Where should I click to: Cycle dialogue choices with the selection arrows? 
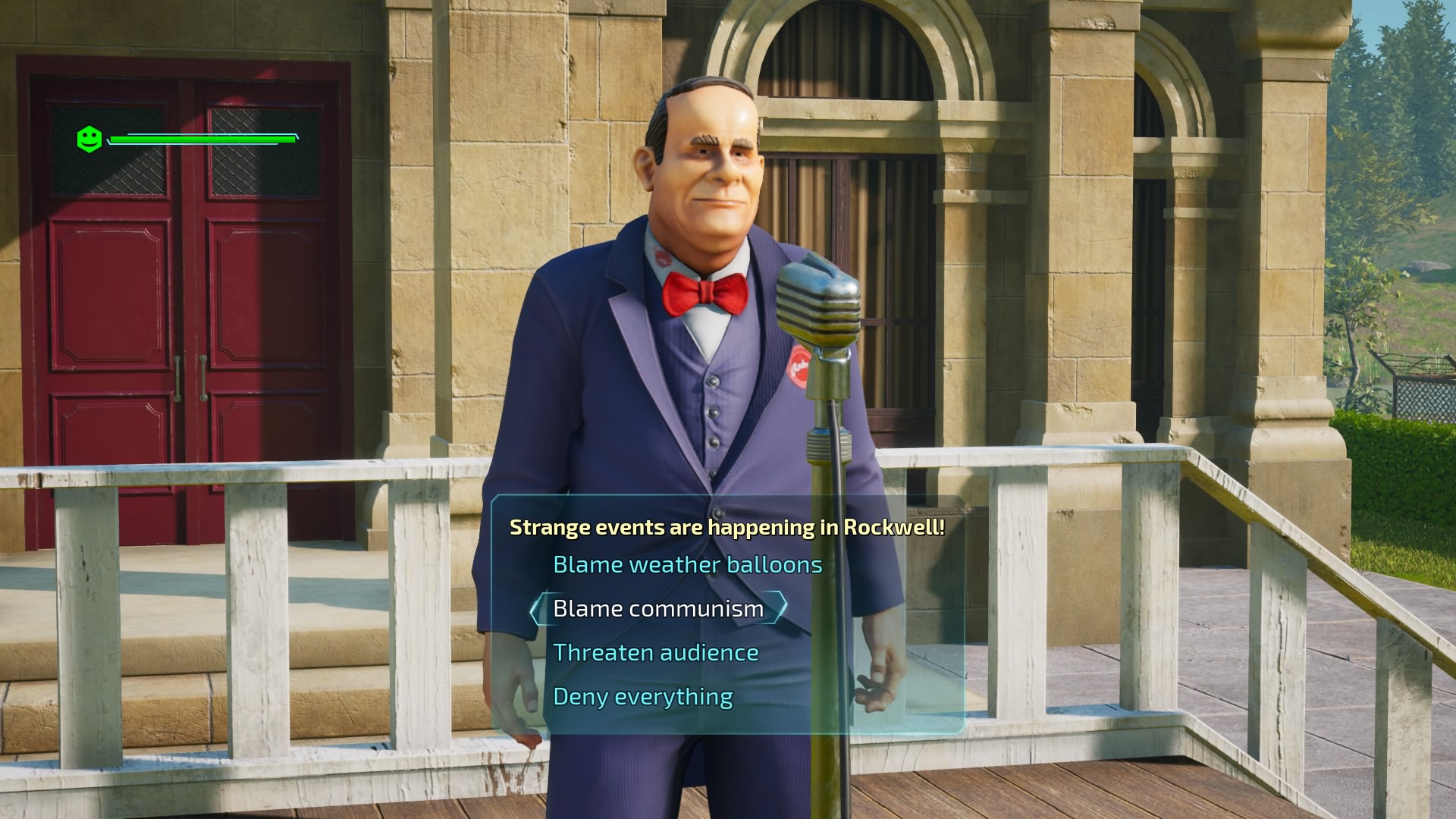click(x=780, y=608)
